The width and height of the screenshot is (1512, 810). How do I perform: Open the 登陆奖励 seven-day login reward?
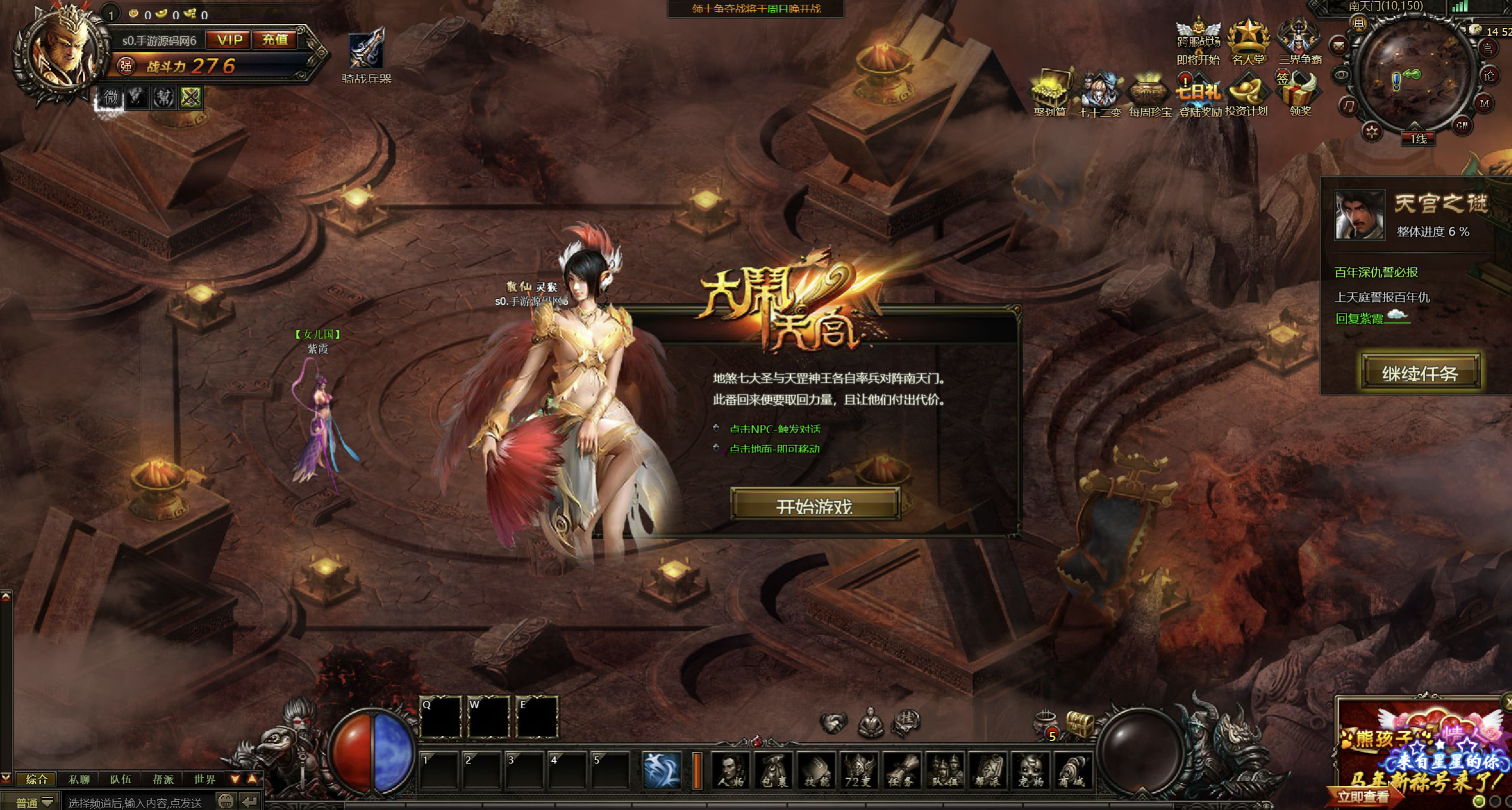pyautogui.click(x=1199, y=95)
